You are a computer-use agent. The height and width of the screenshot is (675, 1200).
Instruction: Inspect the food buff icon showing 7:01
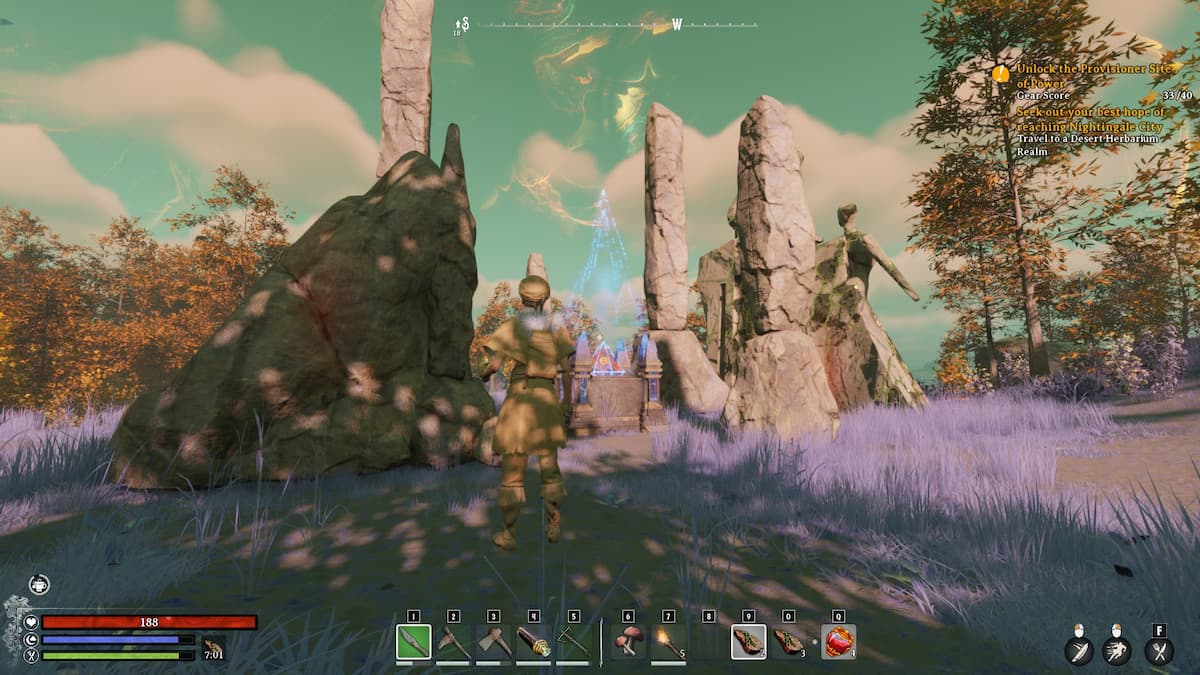(213, 648)
